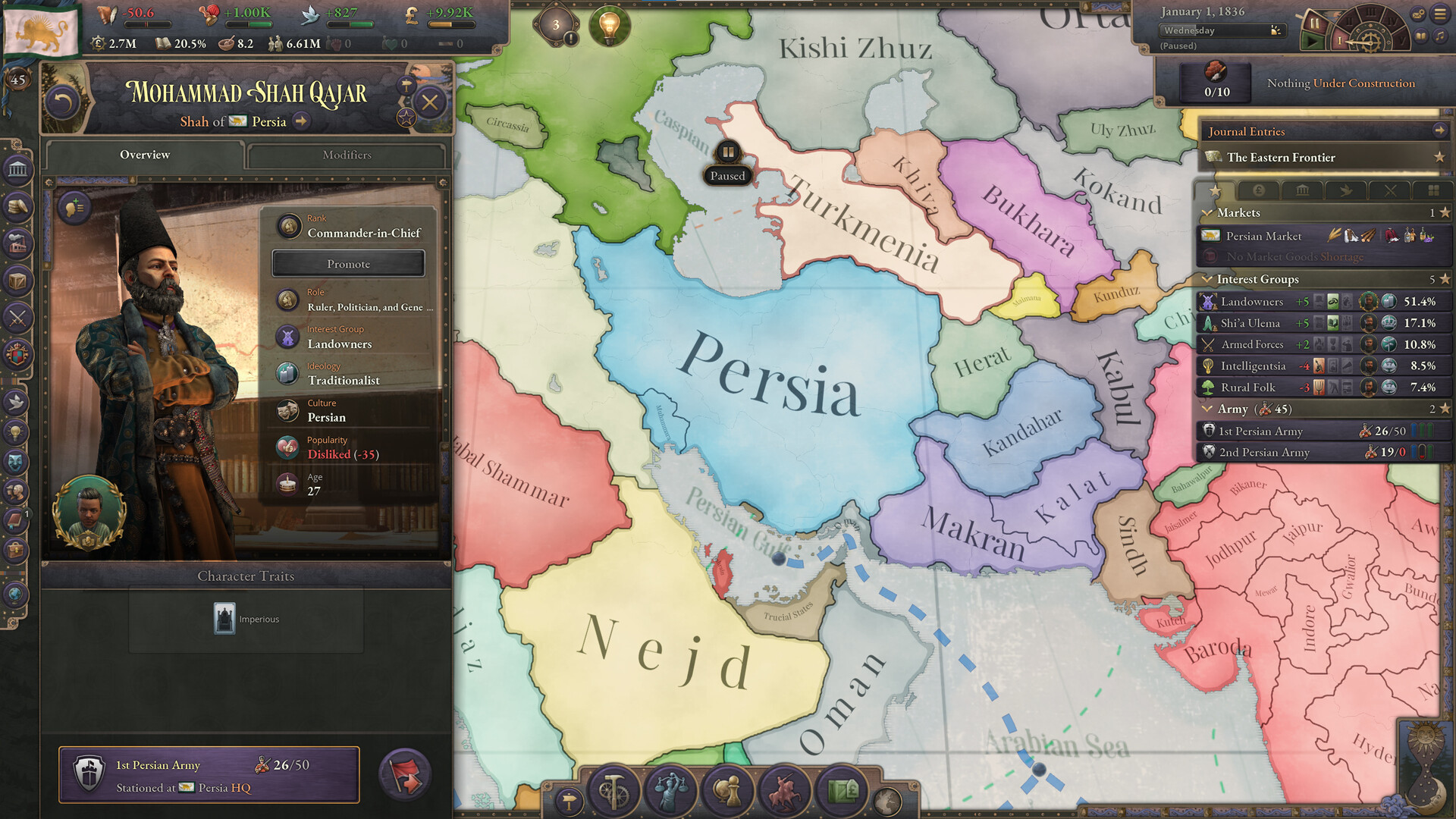Click the scales-of-justice laws toolbar icon

(x=670, y=790)
